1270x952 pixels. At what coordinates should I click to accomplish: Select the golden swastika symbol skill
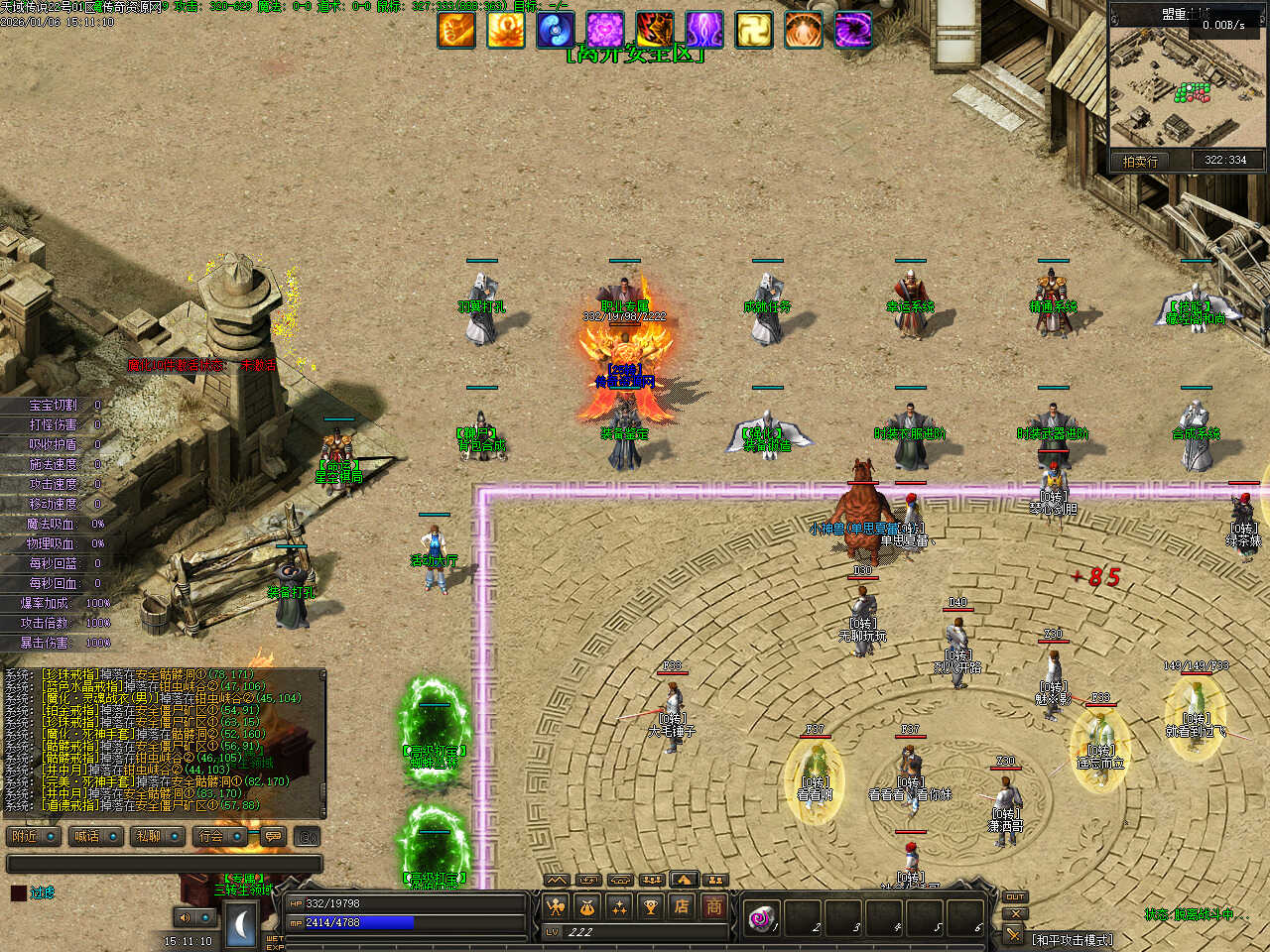pos(754,31)
